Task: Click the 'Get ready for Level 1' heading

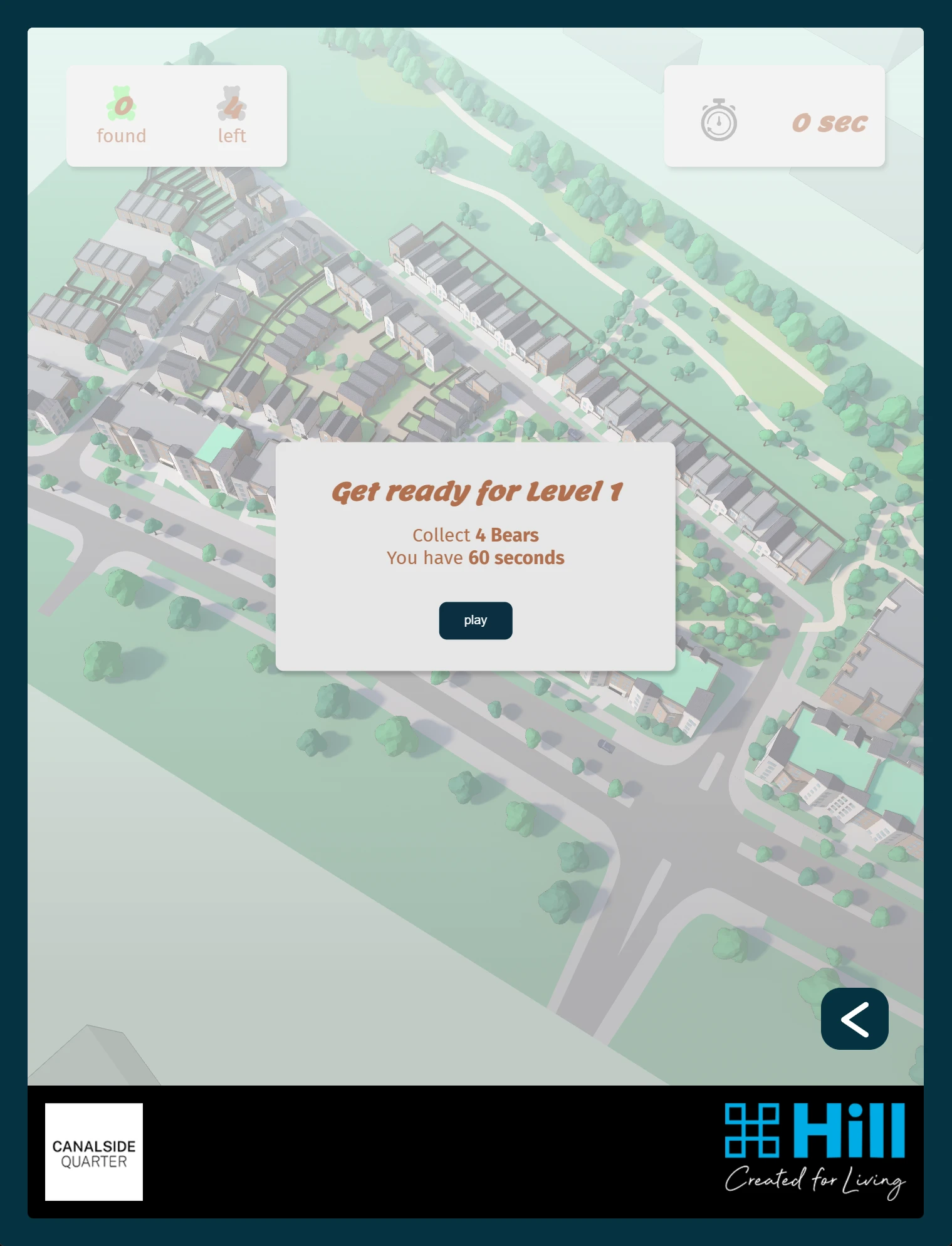Action: click(x=476, y=491)
